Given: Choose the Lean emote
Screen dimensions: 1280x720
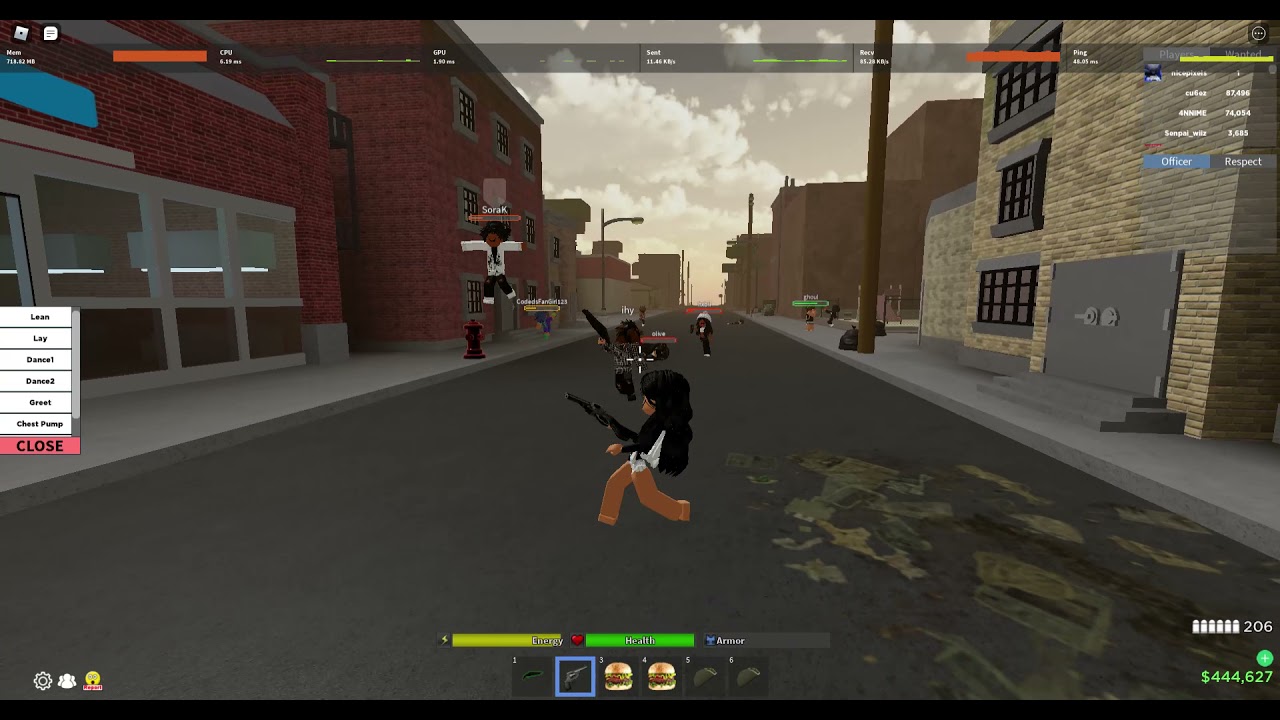Looking at the screenshot, I should click(x=40, y=317).
